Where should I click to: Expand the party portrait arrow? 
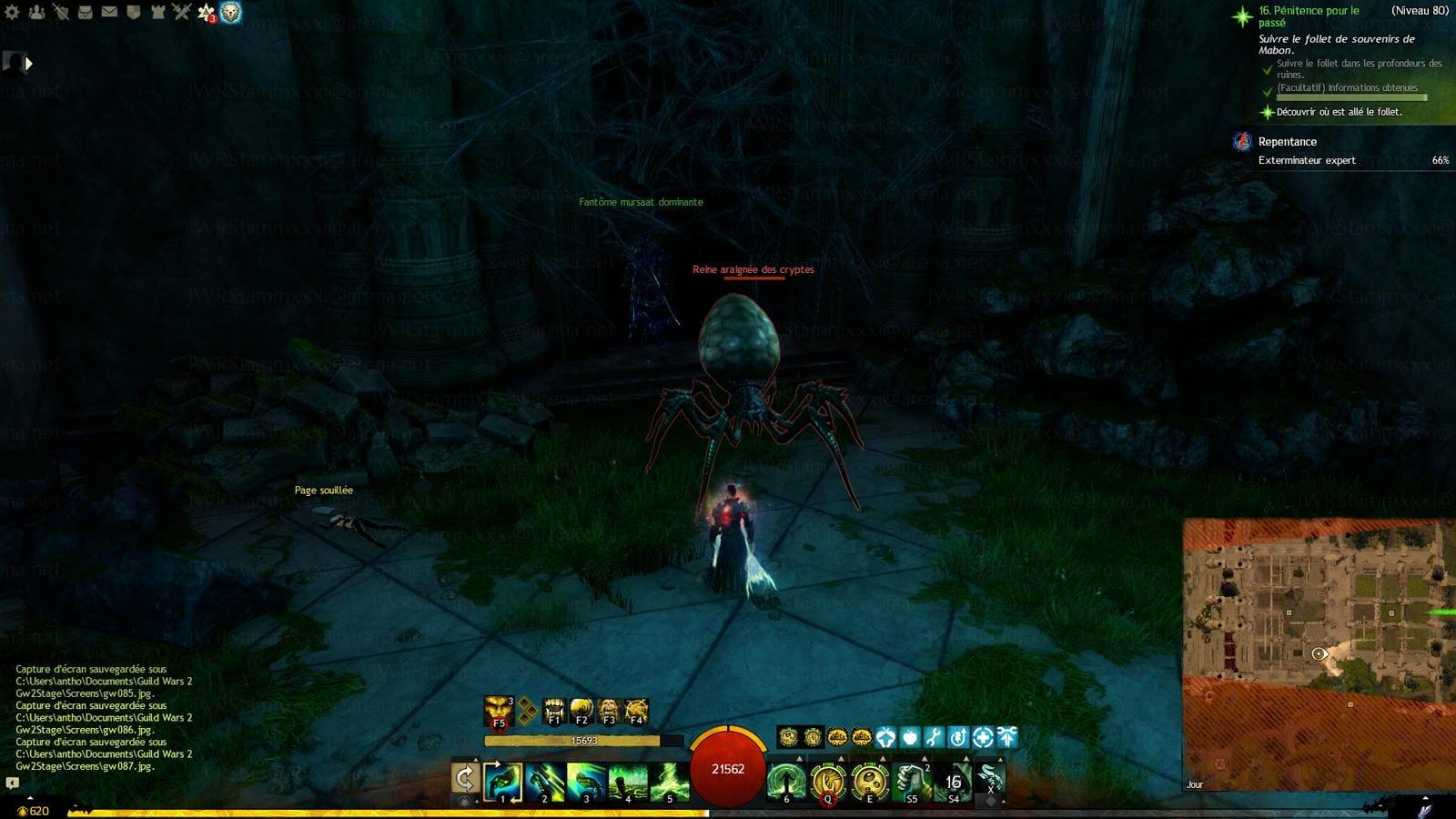pyautogui.click(x=28, y=63)
